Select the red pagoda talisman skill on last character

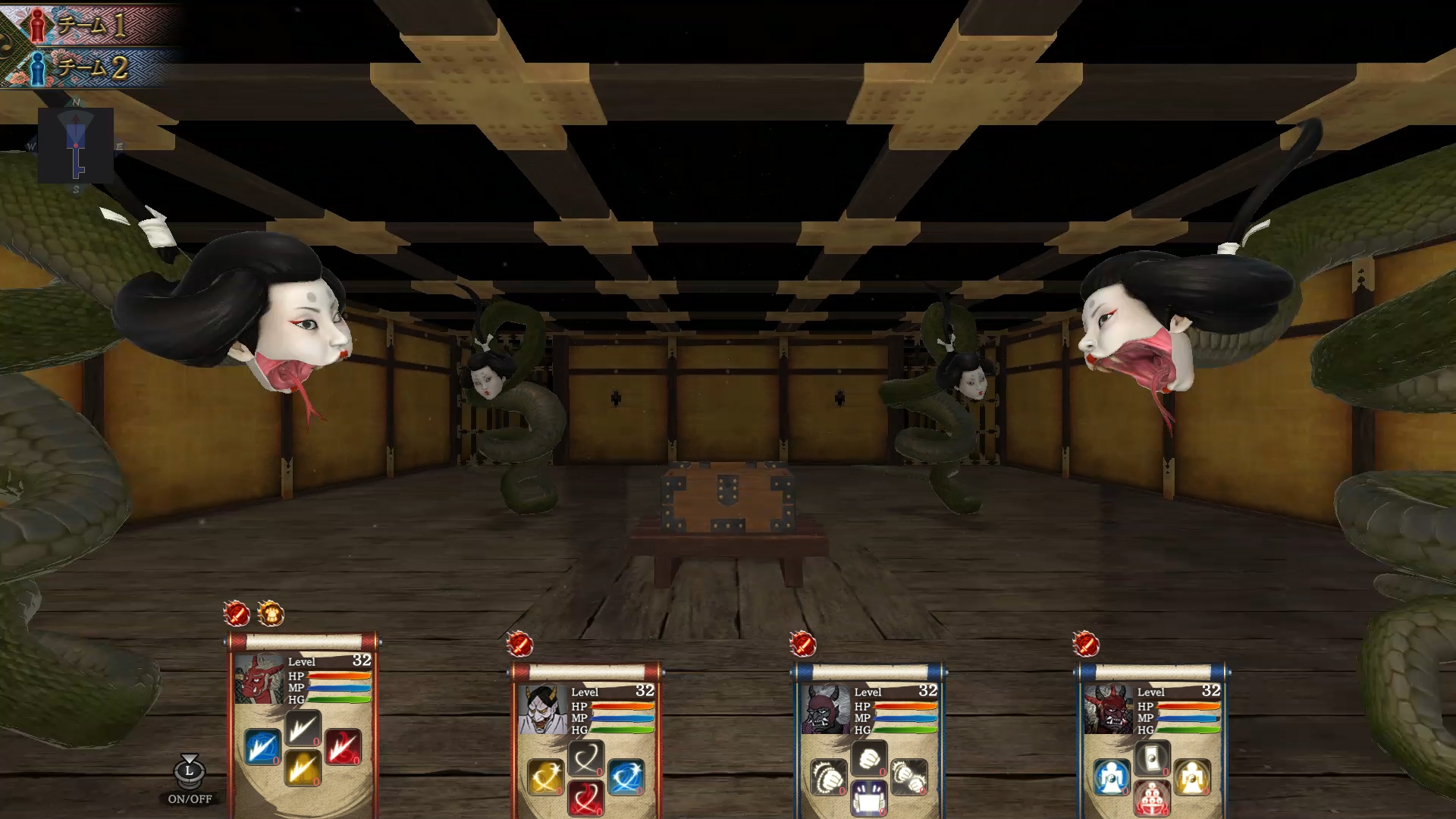pyautogui.click(x=1152, y=799)
